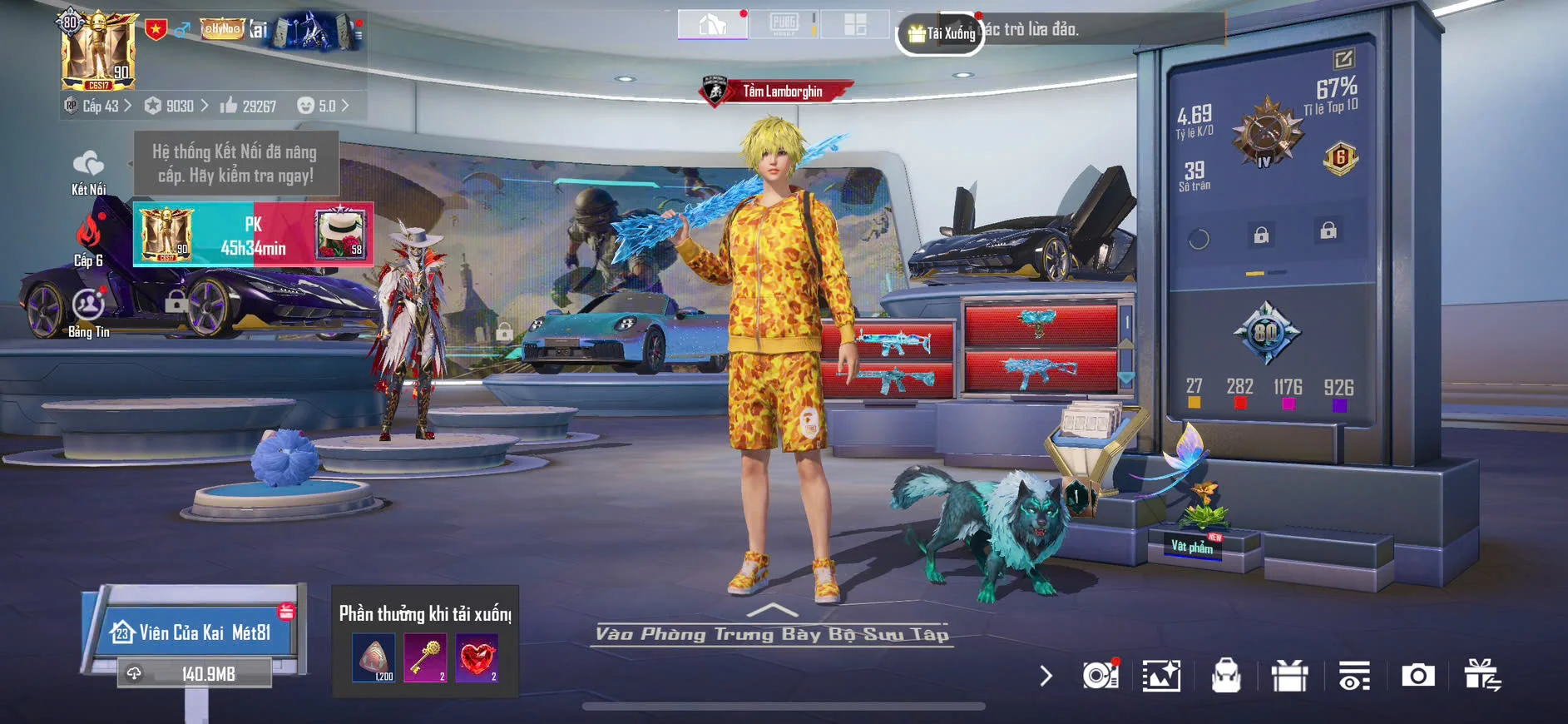Switch to the grid layout tab
This screenshot has width=1568, height=724.
coord(855,24)
